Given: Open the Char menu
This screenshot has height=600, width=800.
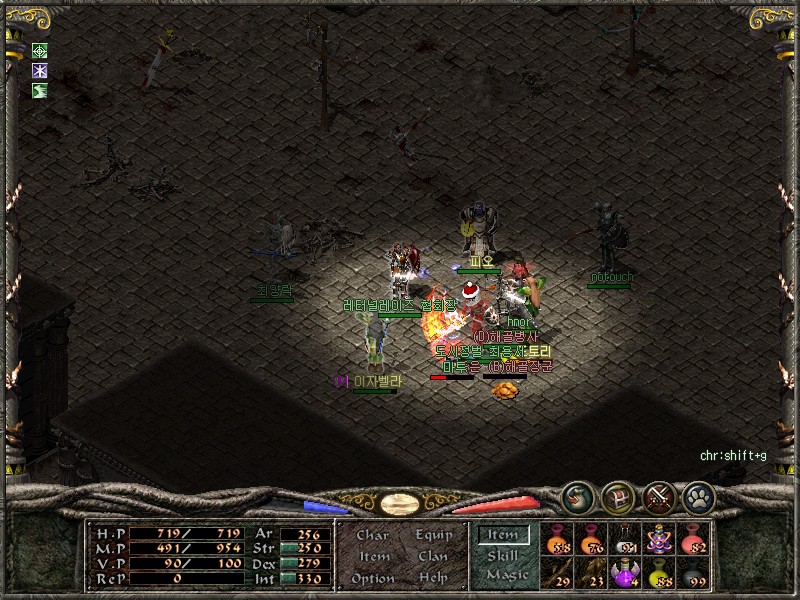Looking at the screenshot, I should click(372, 536).
